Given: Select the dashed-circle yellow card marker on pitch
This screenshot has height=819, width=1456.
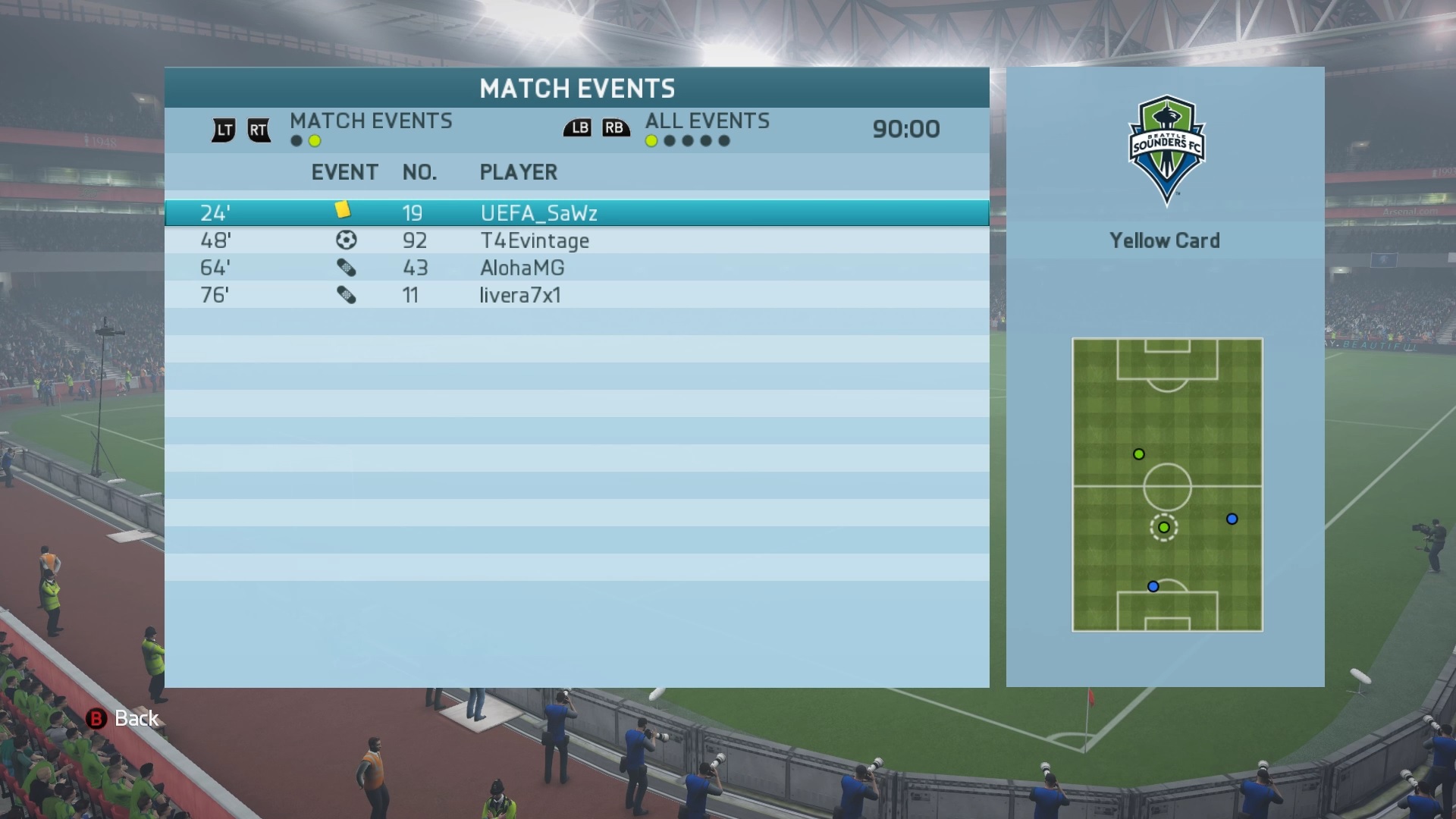Looking at the screenshot, I should pos(1164,527).
